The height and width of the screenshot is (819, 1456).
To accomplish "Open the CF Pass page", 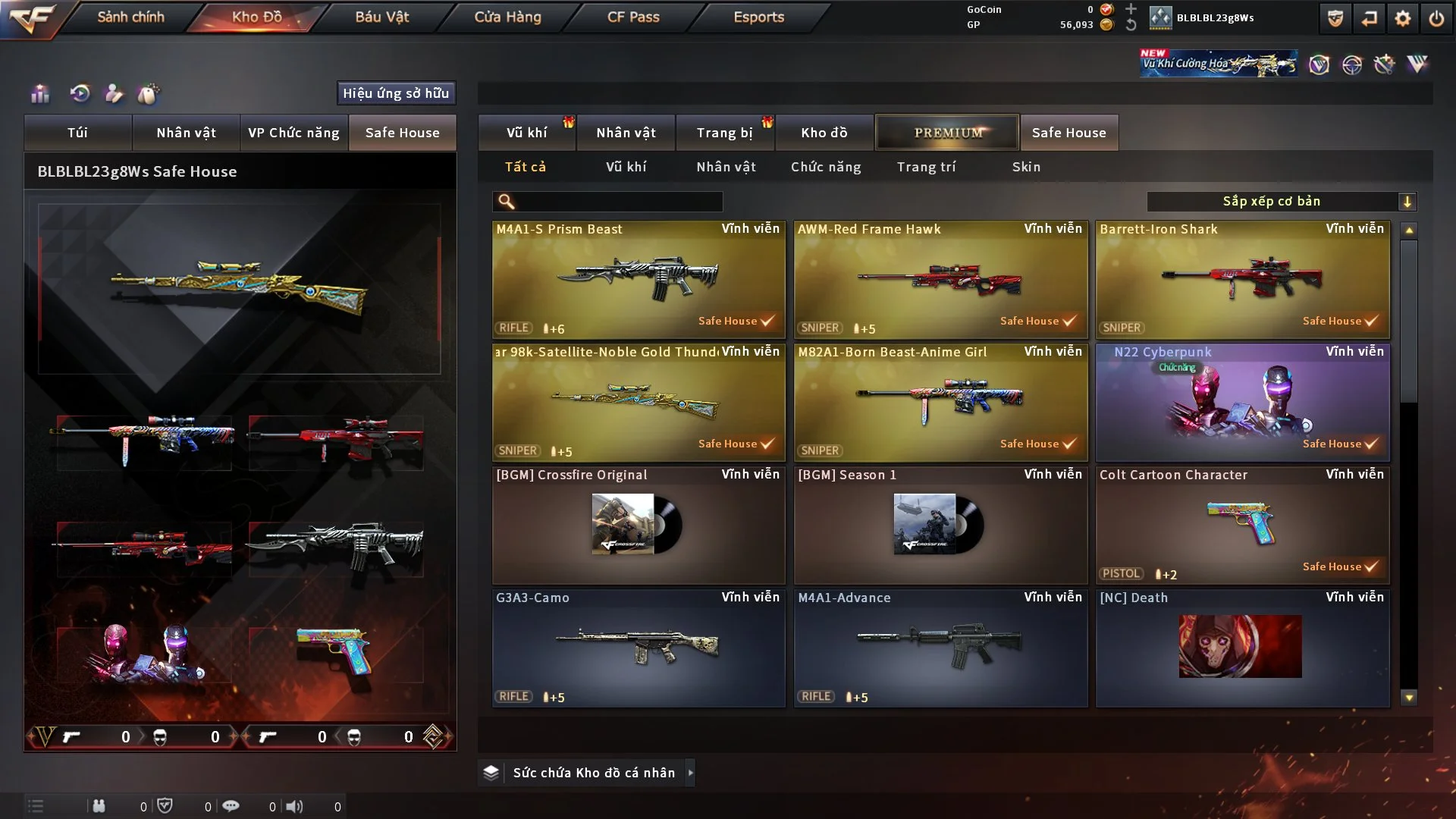I will pos(633,17).
